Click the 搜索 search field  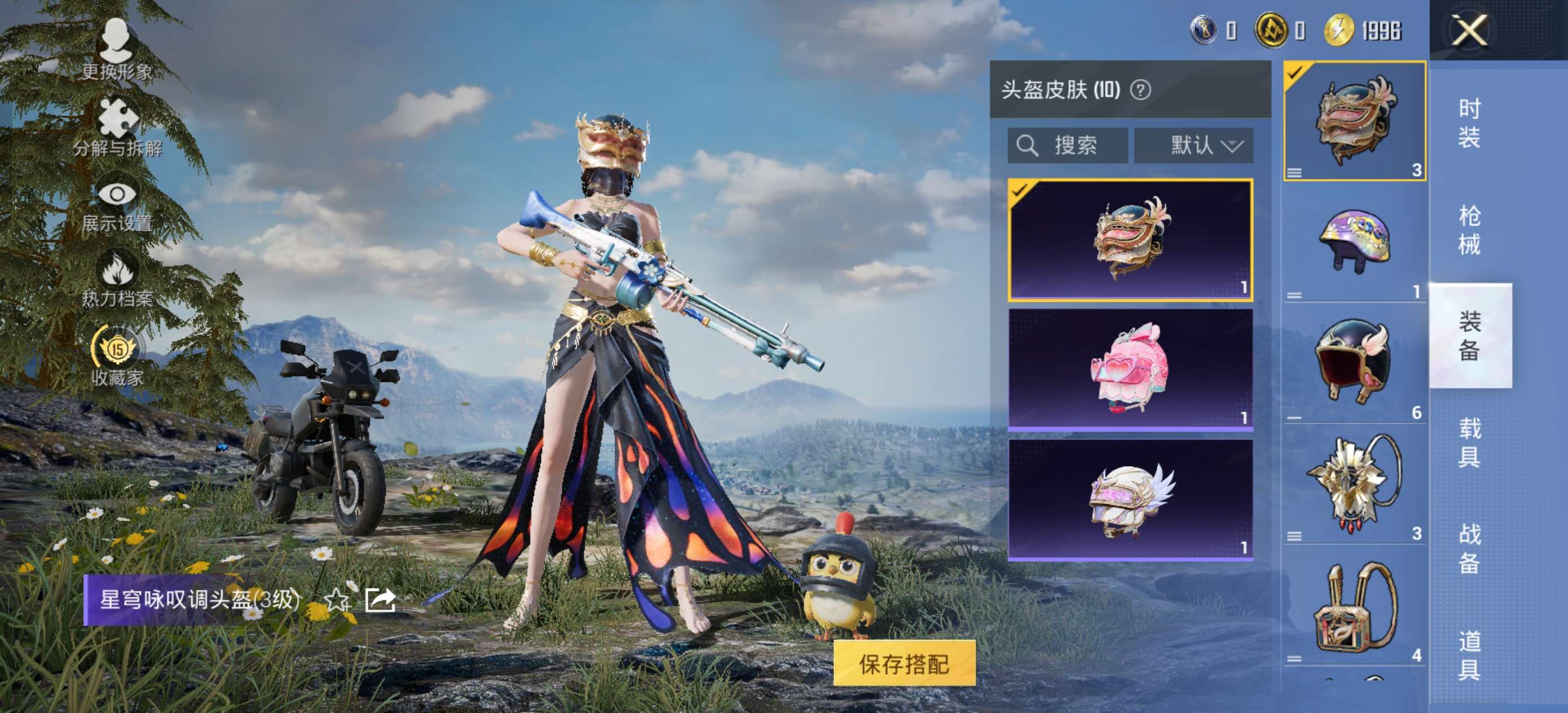pos(1068,146)
